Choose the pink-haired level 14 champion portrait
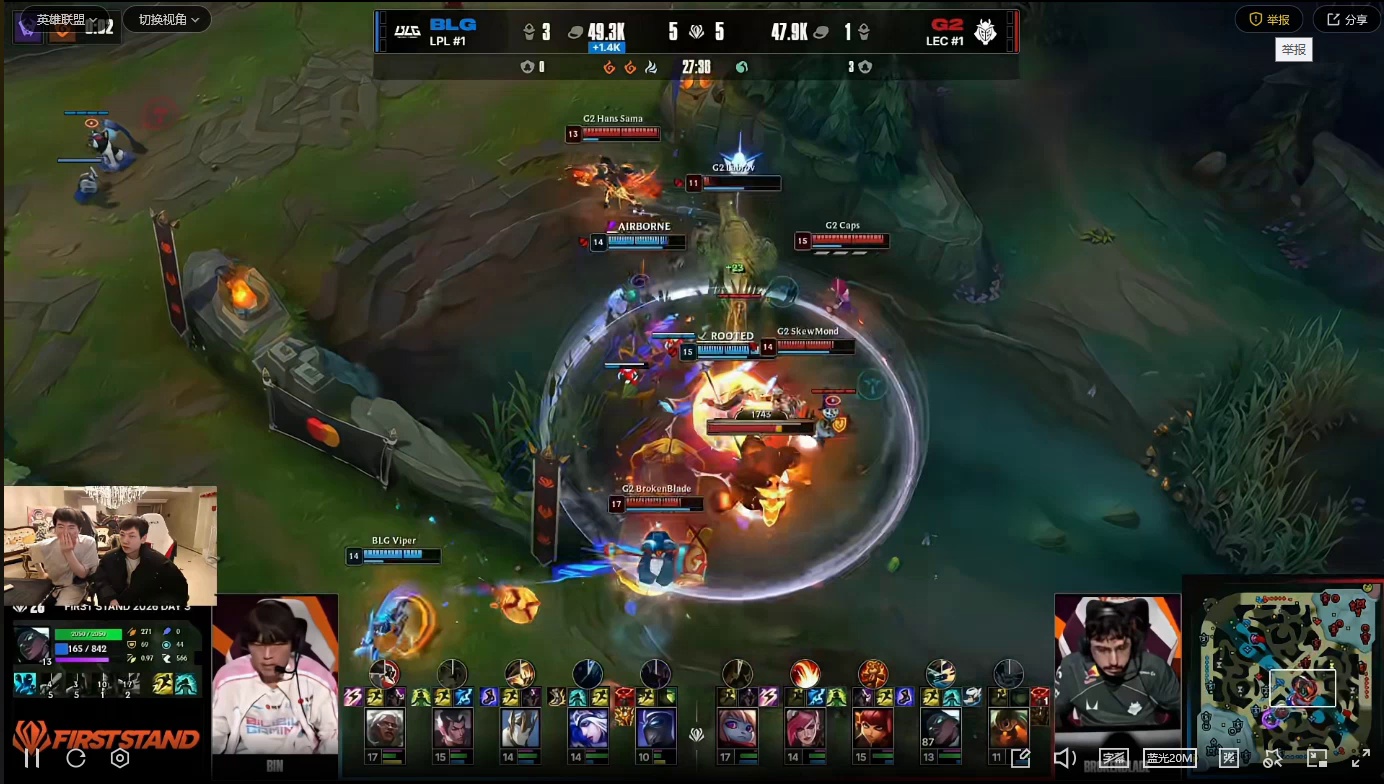Screen dimensions: 1384x784 point(805,728)
